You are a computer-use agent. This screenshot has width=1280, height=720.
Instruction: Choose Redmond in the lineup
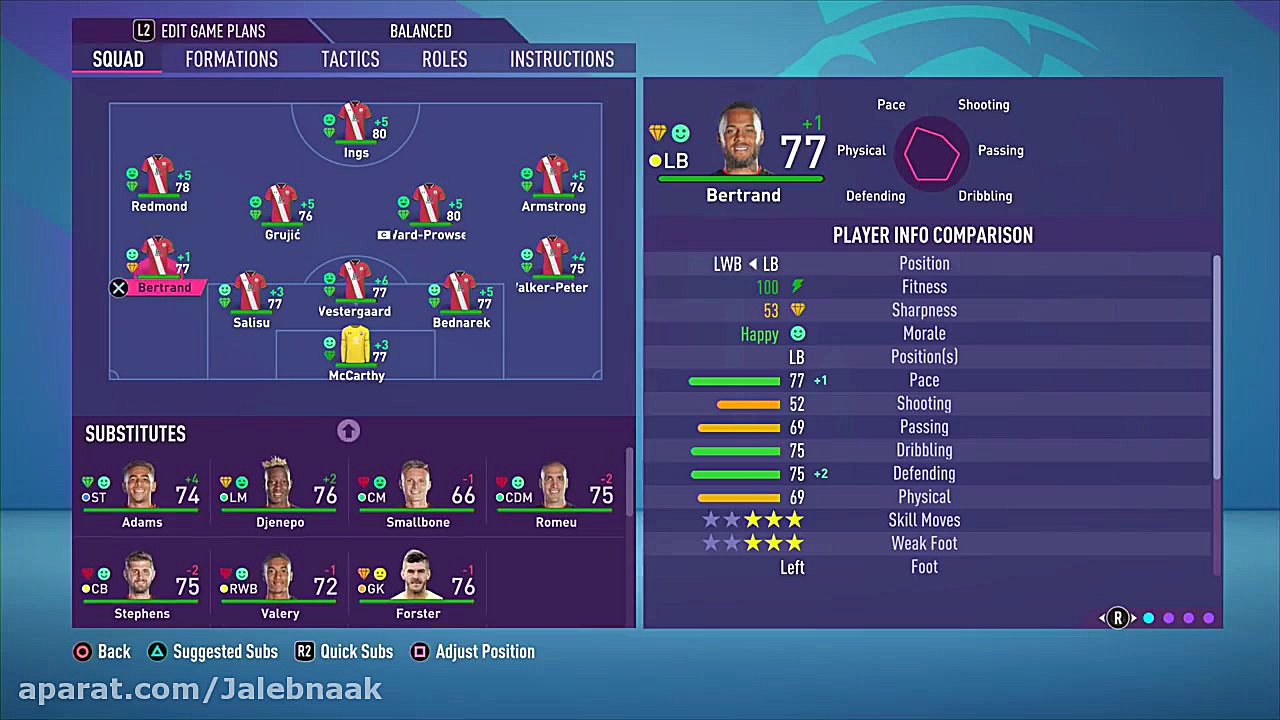tap(158, 178)
